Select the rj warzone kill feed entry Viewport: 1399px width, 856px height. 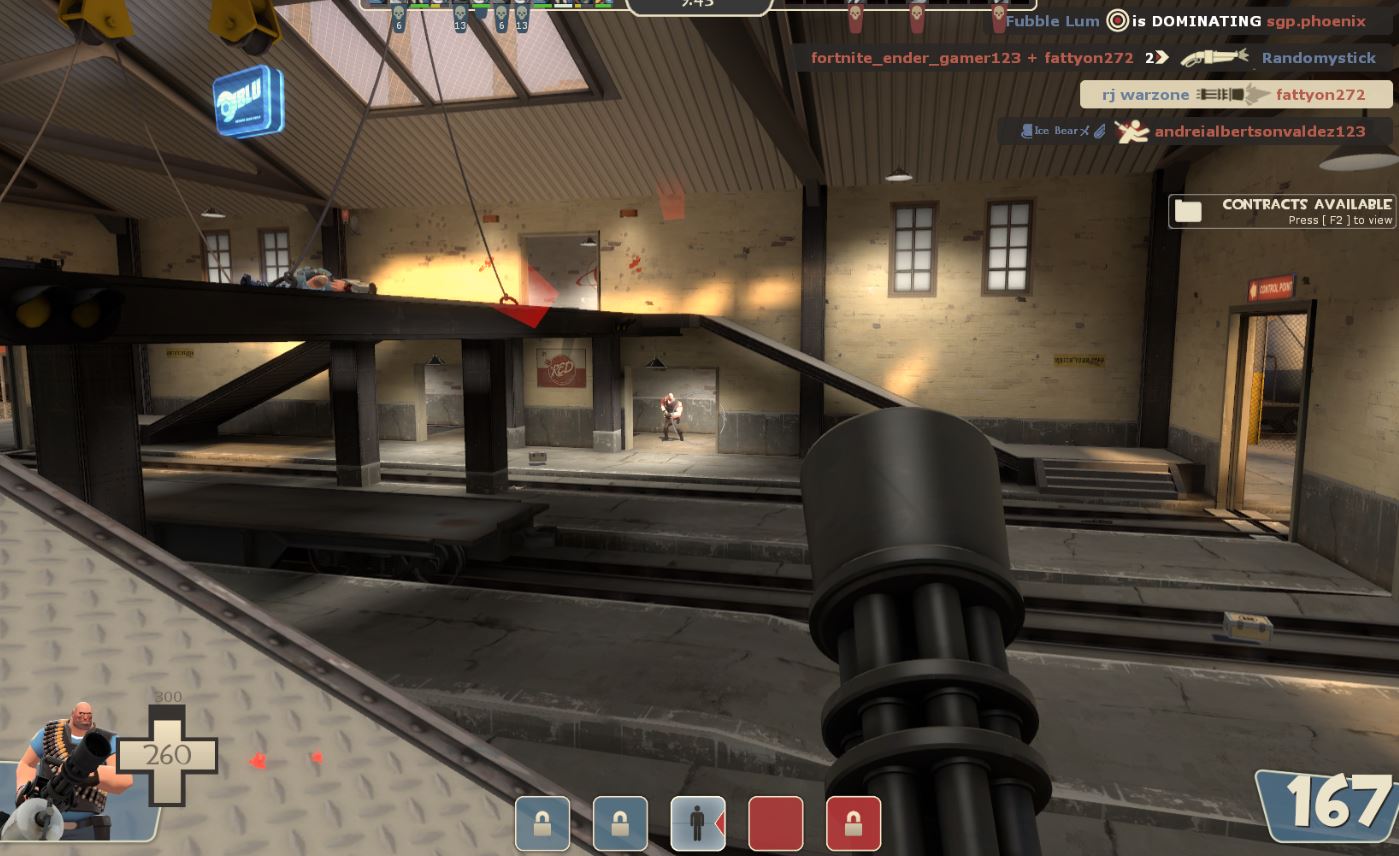(x=1235, y=95)
